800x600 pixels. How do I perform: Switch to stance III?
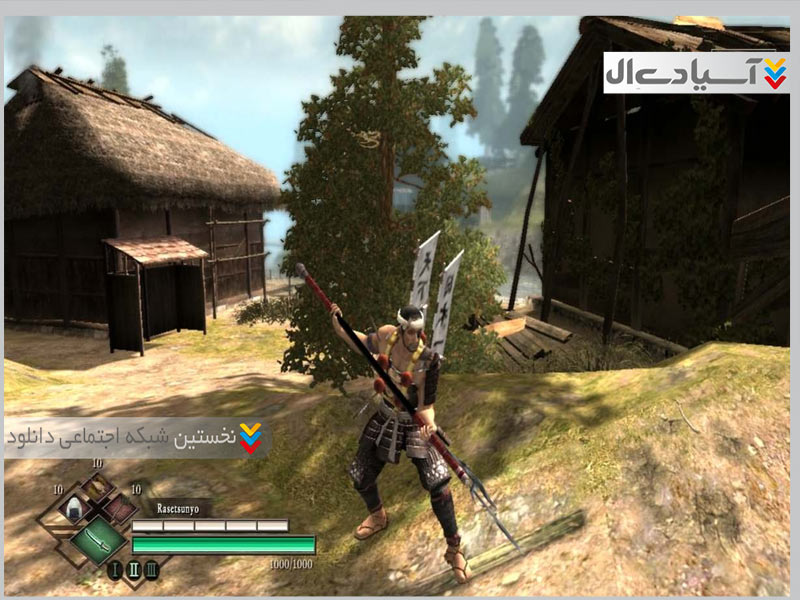151,571
